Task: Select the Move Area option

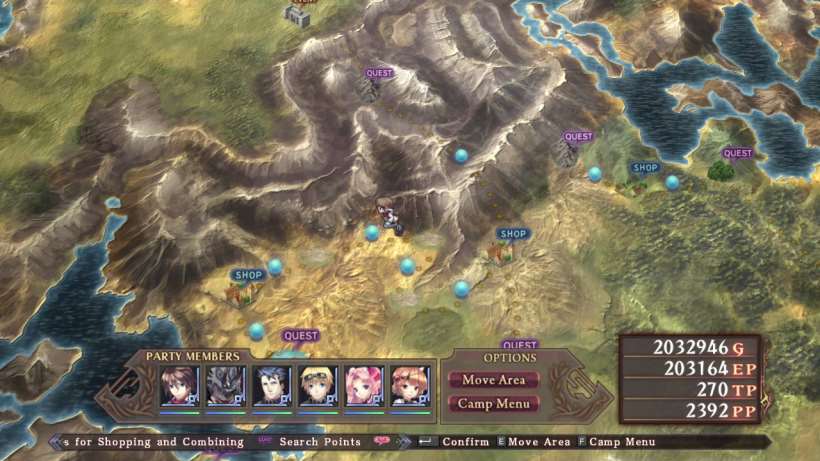Action: click(x=494, y=380)
